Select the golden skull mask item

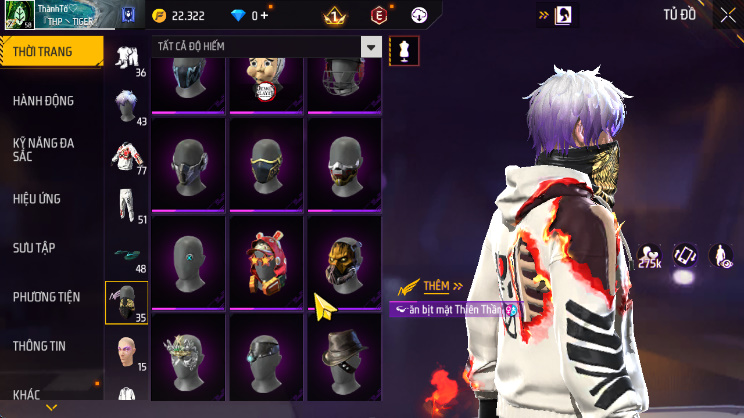tap(344, 257)
